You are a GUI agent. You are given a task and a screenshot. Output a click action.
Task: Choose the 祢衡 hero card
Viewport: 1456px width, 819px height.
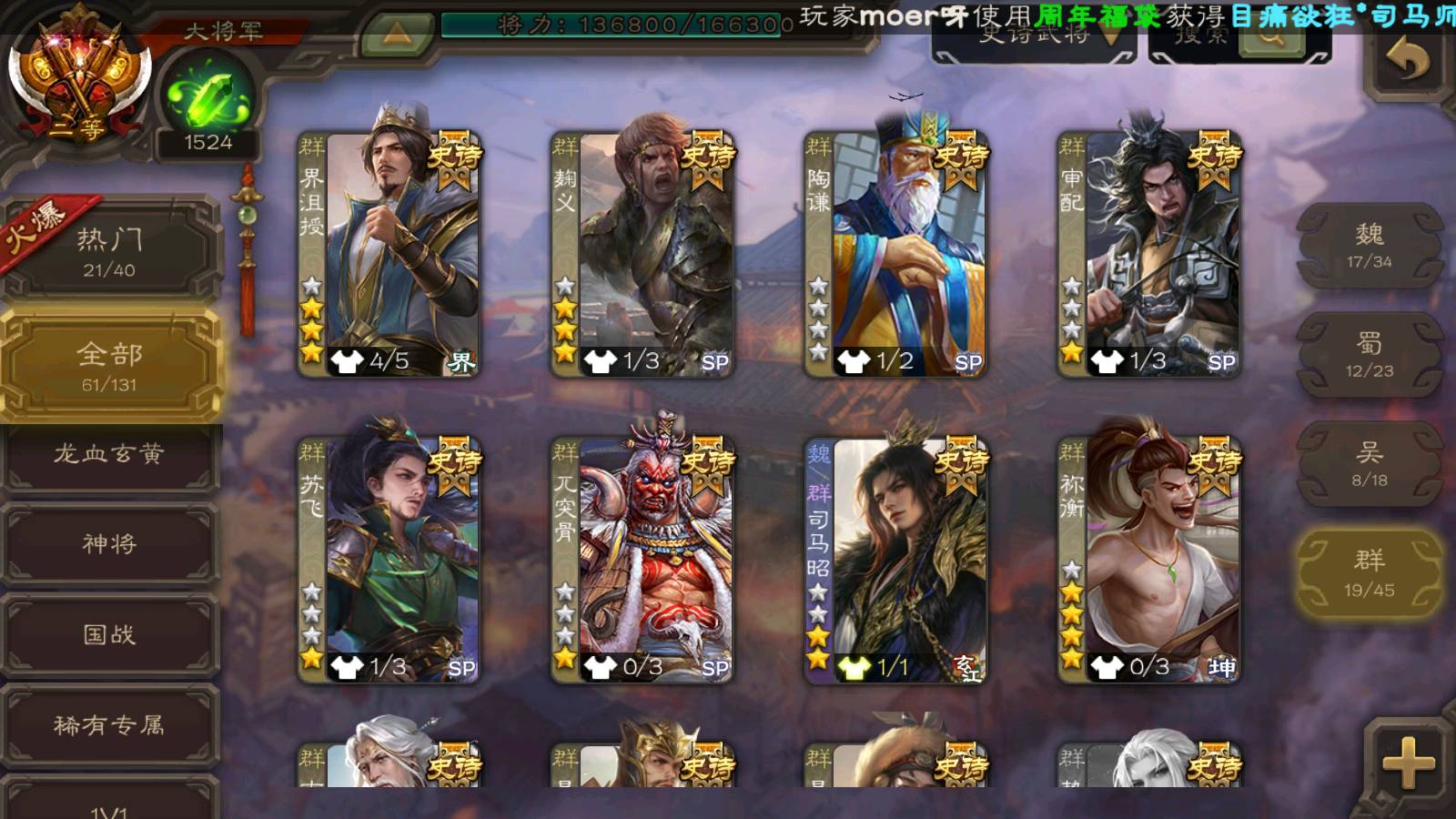(x=1149, y=561)
